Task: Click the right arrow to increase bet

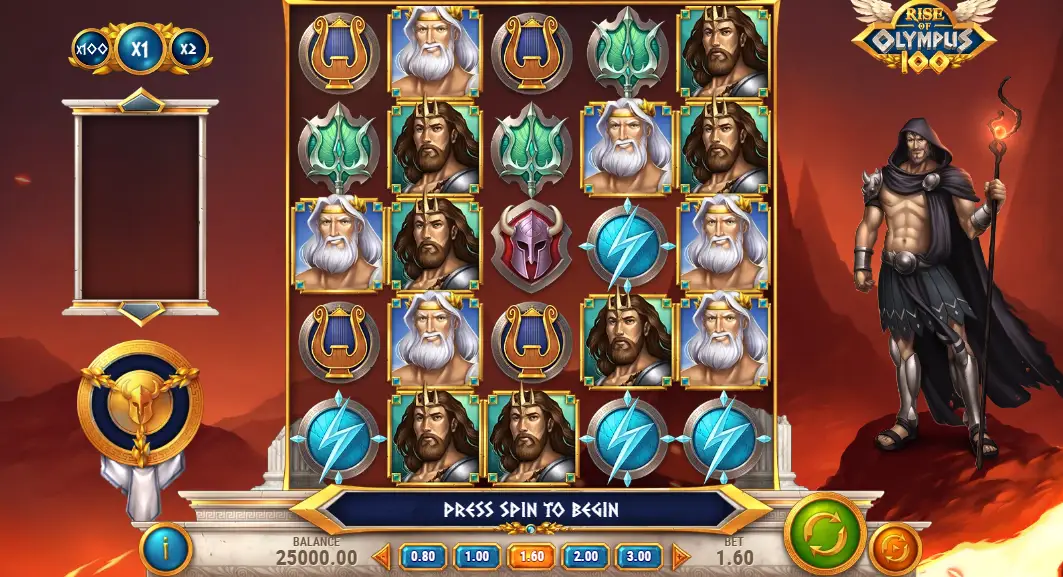Action: [x=679, y=556]
